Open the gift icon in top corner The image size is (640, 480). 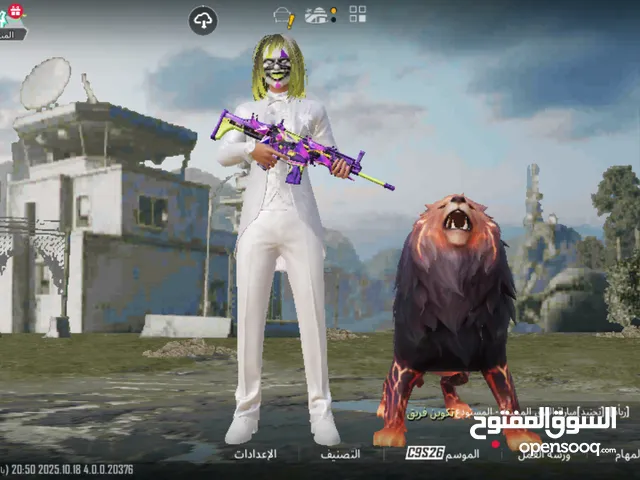pos(13,11)
